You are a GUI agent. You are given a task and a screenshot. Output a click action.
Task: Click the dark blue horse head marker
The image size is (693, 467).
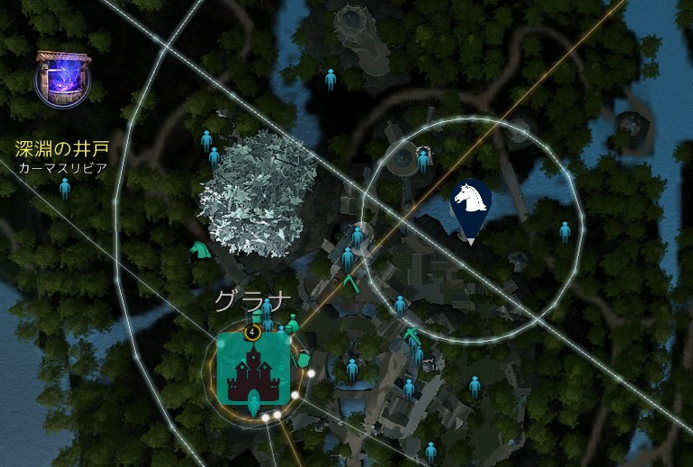470,207
